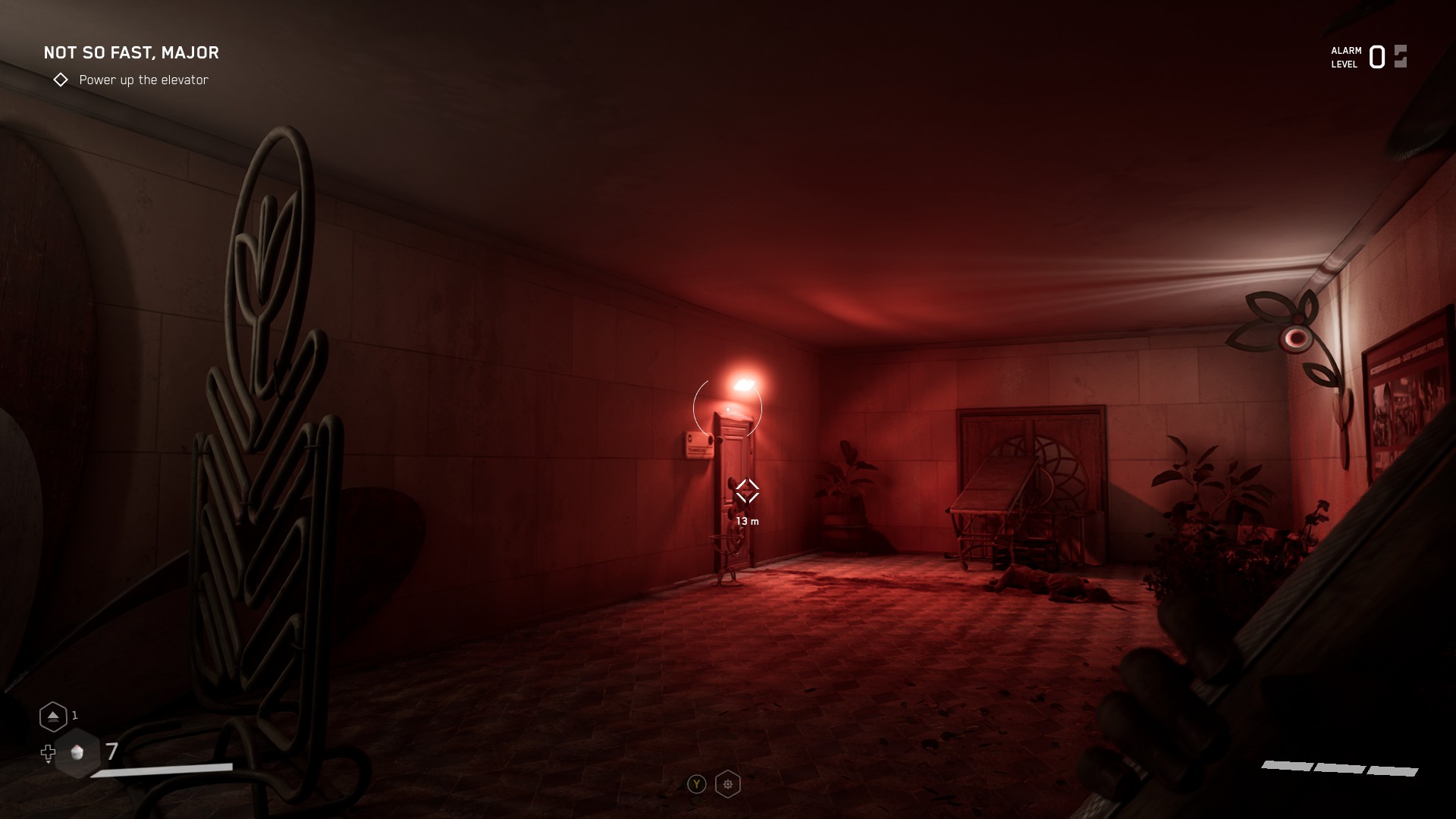Open the gear hexagon next to Y prompt

click(727, 784)
